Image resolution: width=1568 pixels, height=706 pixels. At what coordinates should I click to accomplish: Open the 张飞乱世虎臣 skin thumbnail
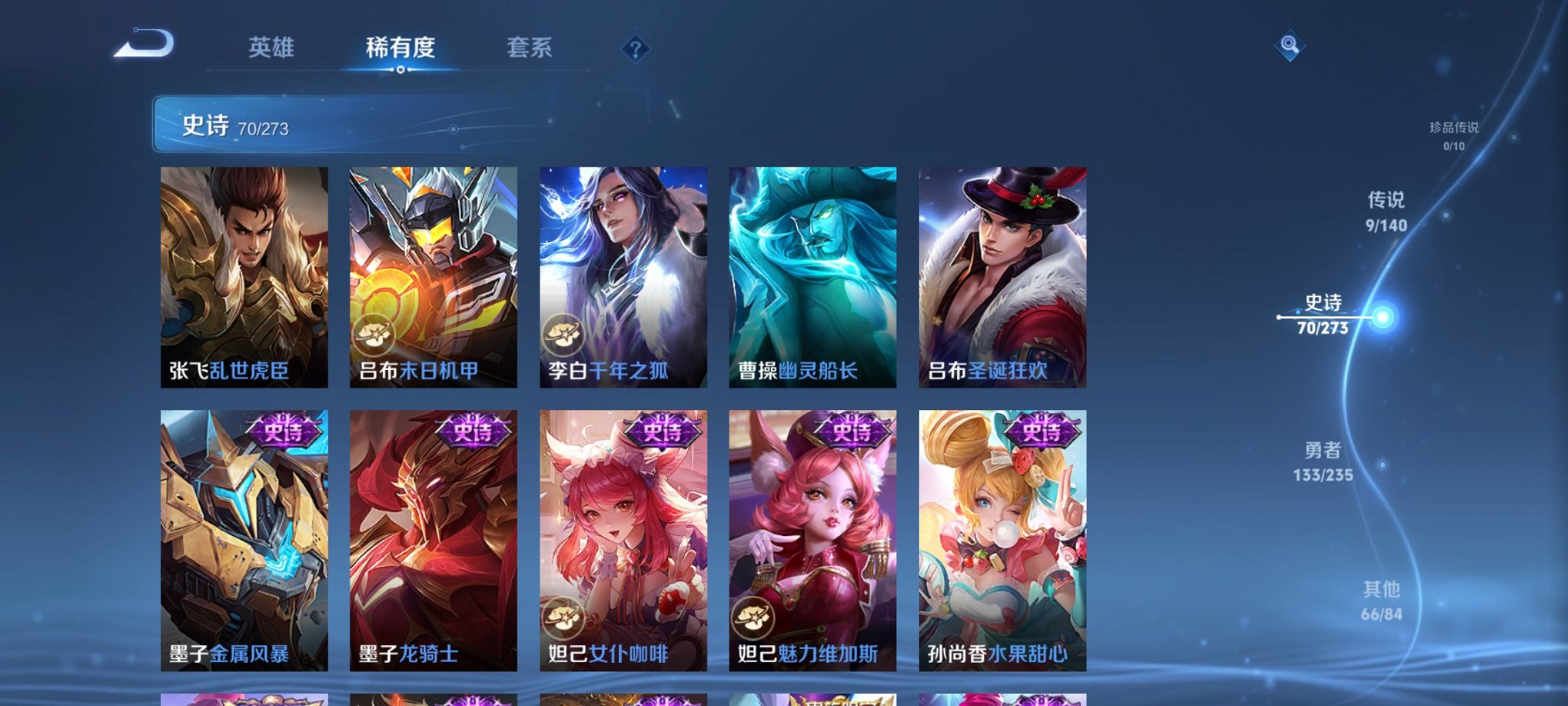243,277
